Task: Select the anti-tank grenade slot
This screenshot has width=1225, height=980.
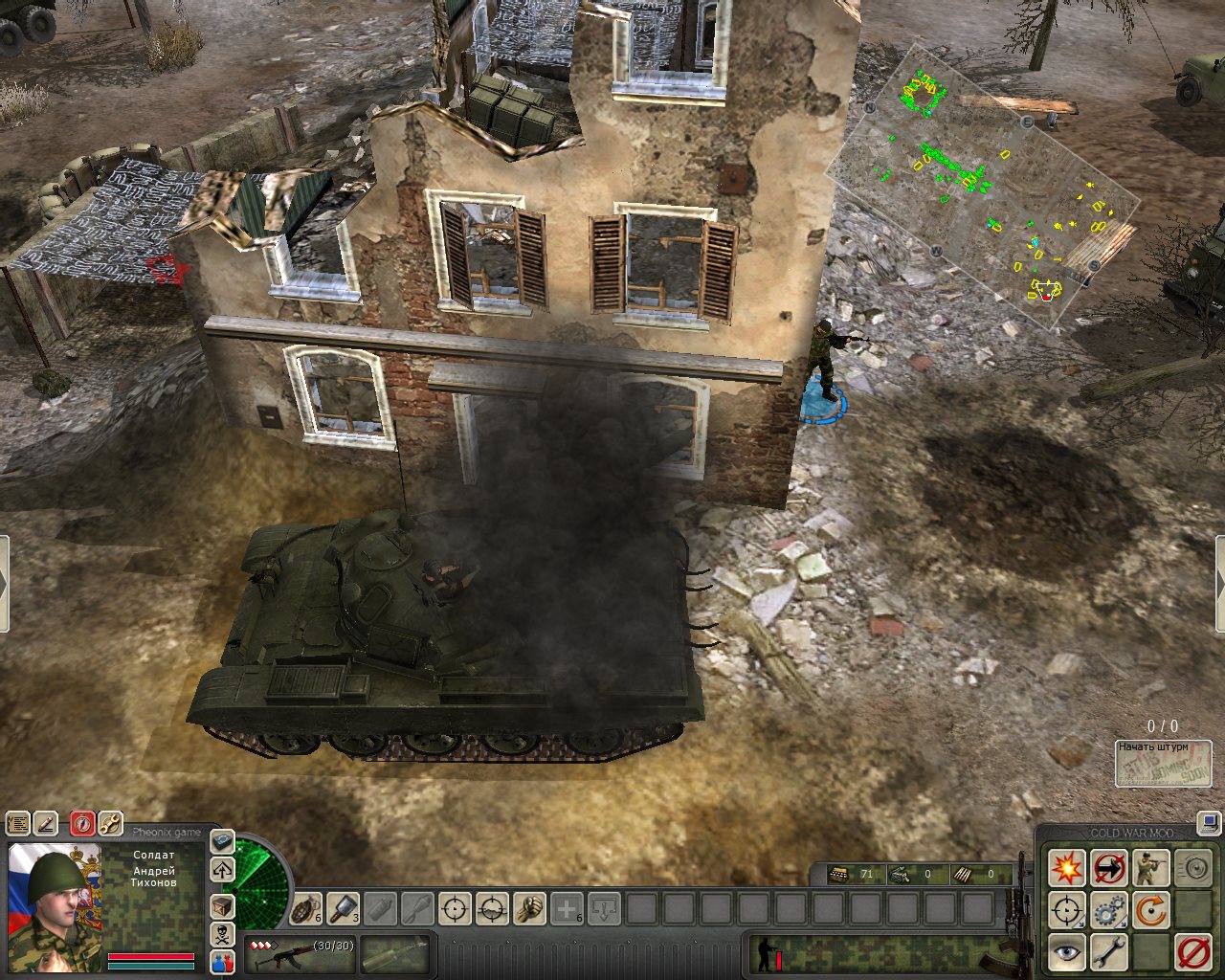Action: (343, 907)
